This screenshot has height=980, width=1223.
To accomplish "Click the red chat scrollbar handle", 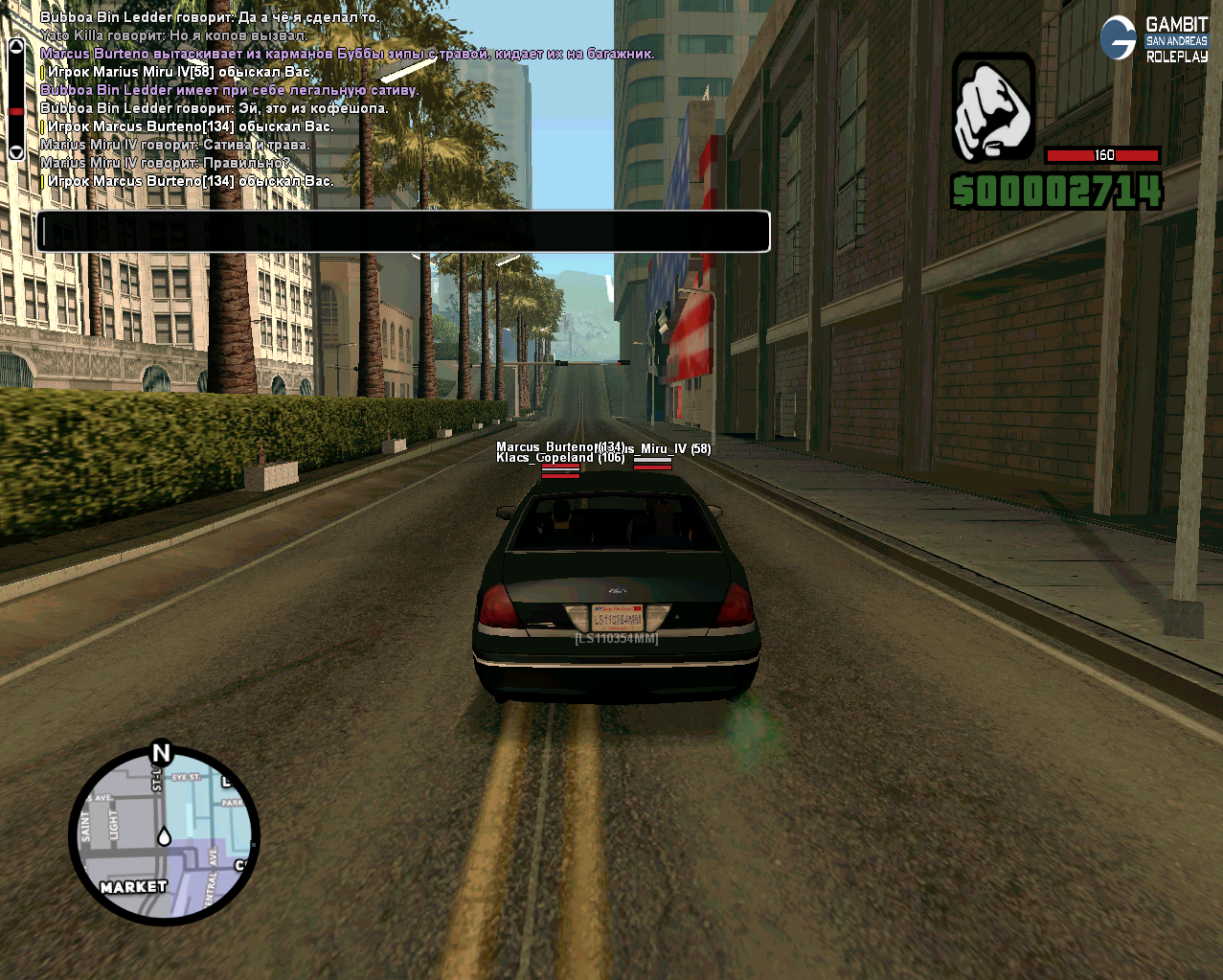I will point(16,112).
